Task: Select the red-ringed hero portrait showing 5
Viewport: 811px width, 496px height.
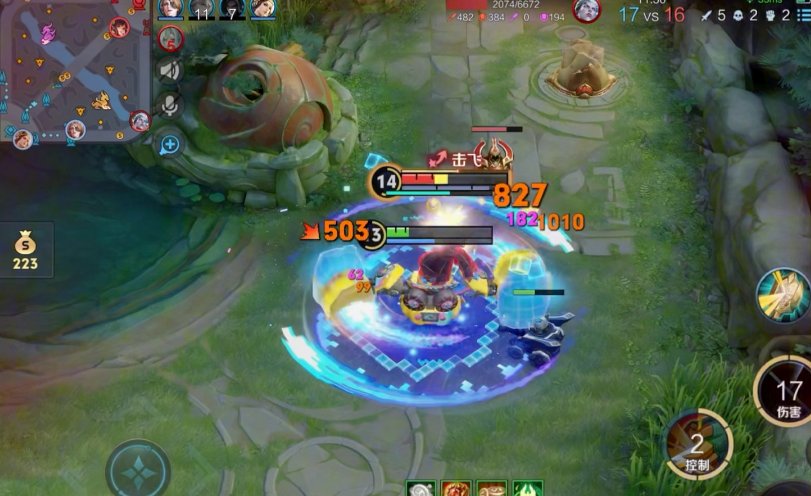Action: (169, 38)
